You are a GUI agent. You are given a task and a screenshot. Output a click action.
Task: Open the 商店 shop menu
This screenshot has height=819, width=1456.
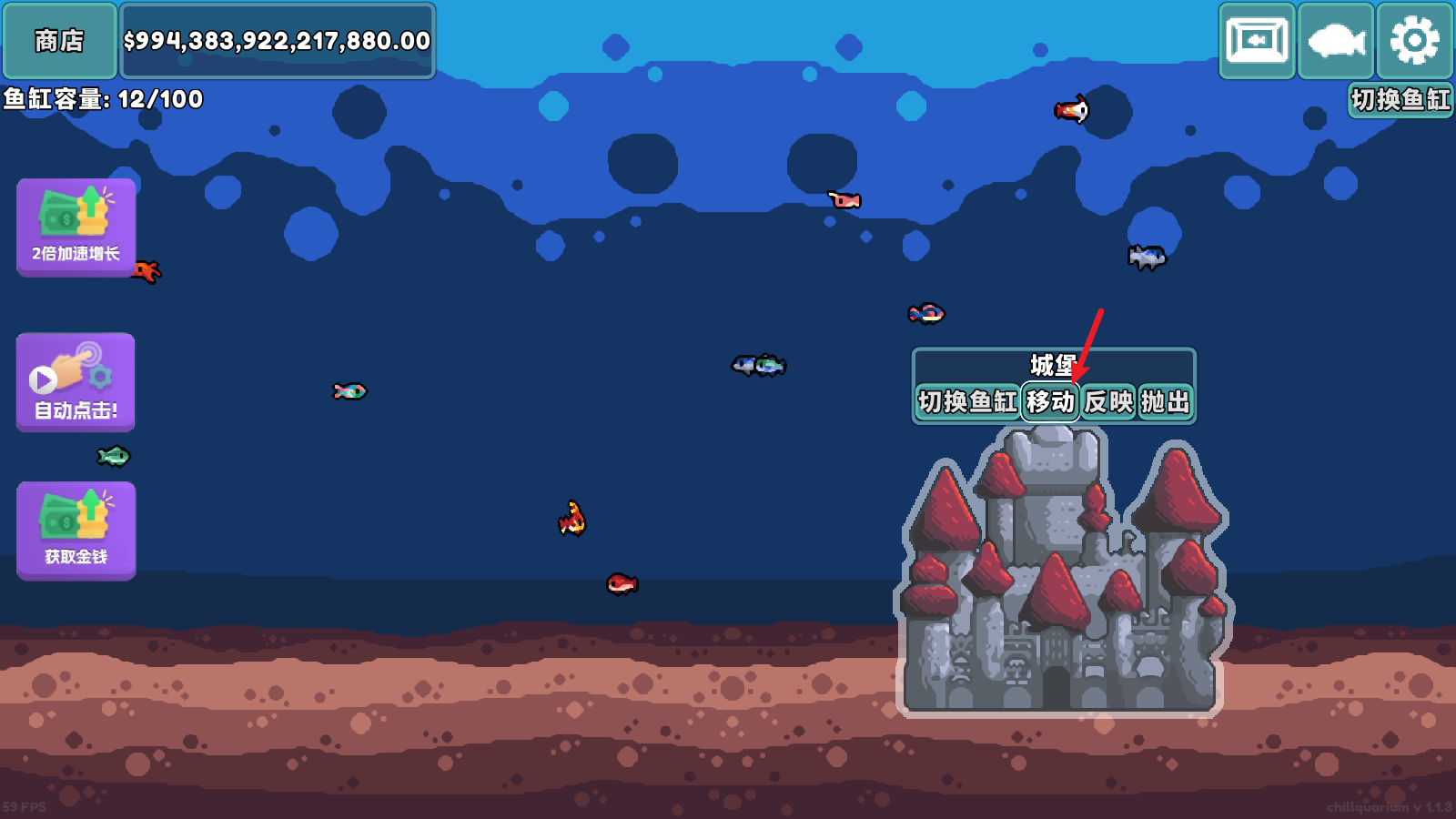59,41
